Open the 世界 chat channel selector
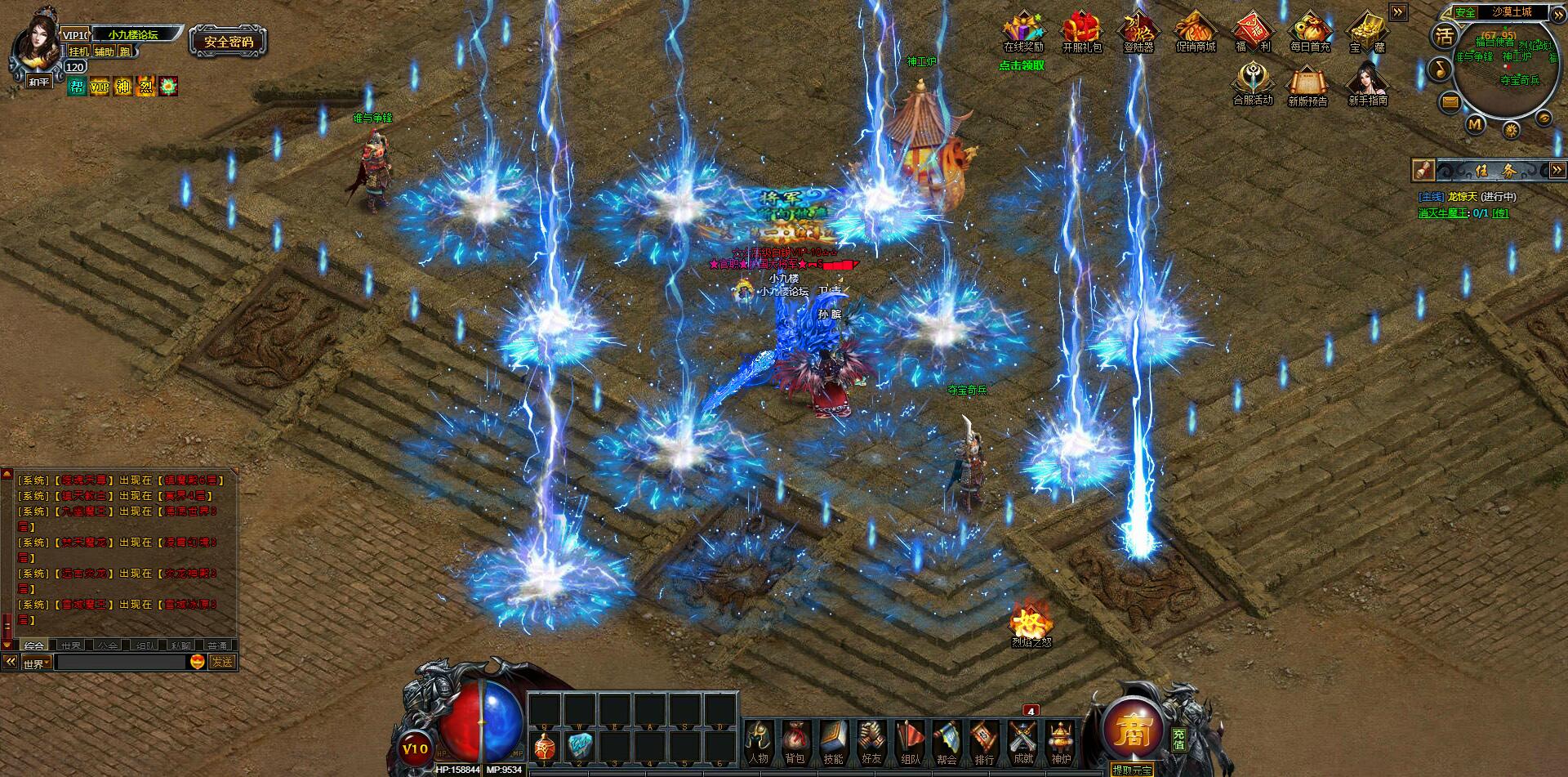1568x777 pixels. point(37,663)
